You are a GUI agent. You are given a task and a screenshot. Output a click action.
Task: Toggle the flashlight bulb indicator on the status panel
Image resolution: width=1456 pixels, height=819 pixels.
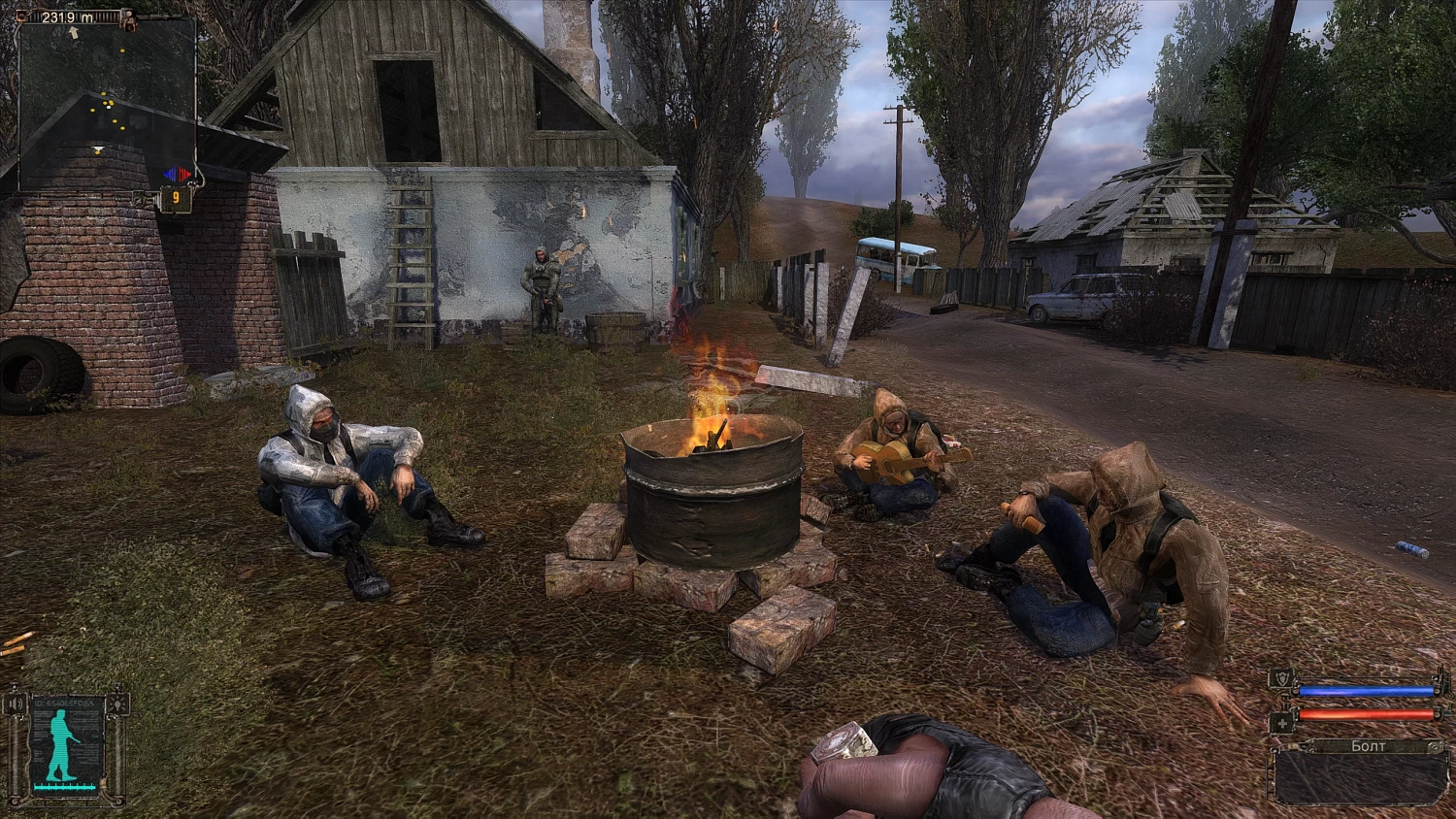click(117, 704)
